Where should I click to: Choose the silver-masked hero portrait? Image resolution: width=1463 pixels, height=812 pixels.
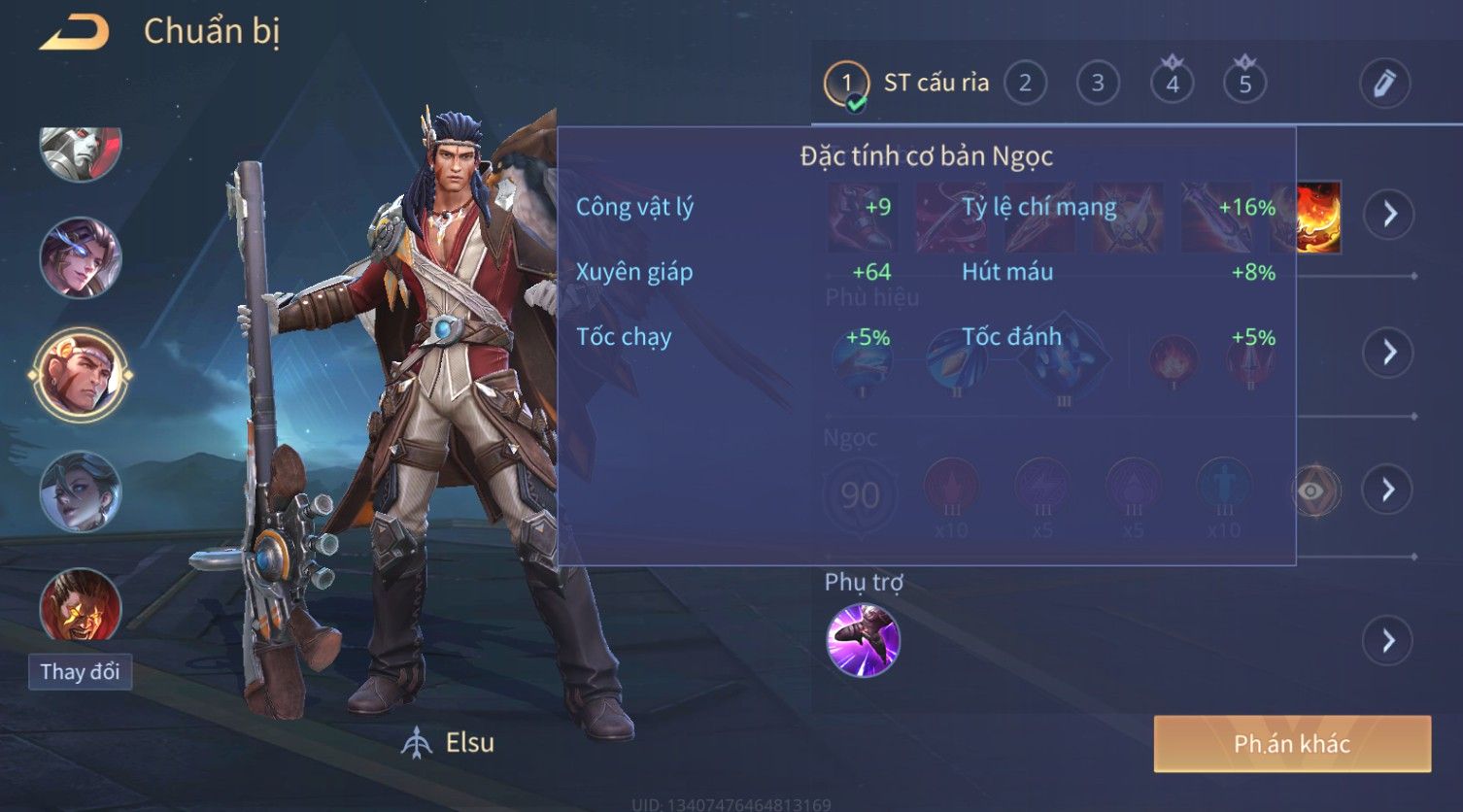(80, 151)
